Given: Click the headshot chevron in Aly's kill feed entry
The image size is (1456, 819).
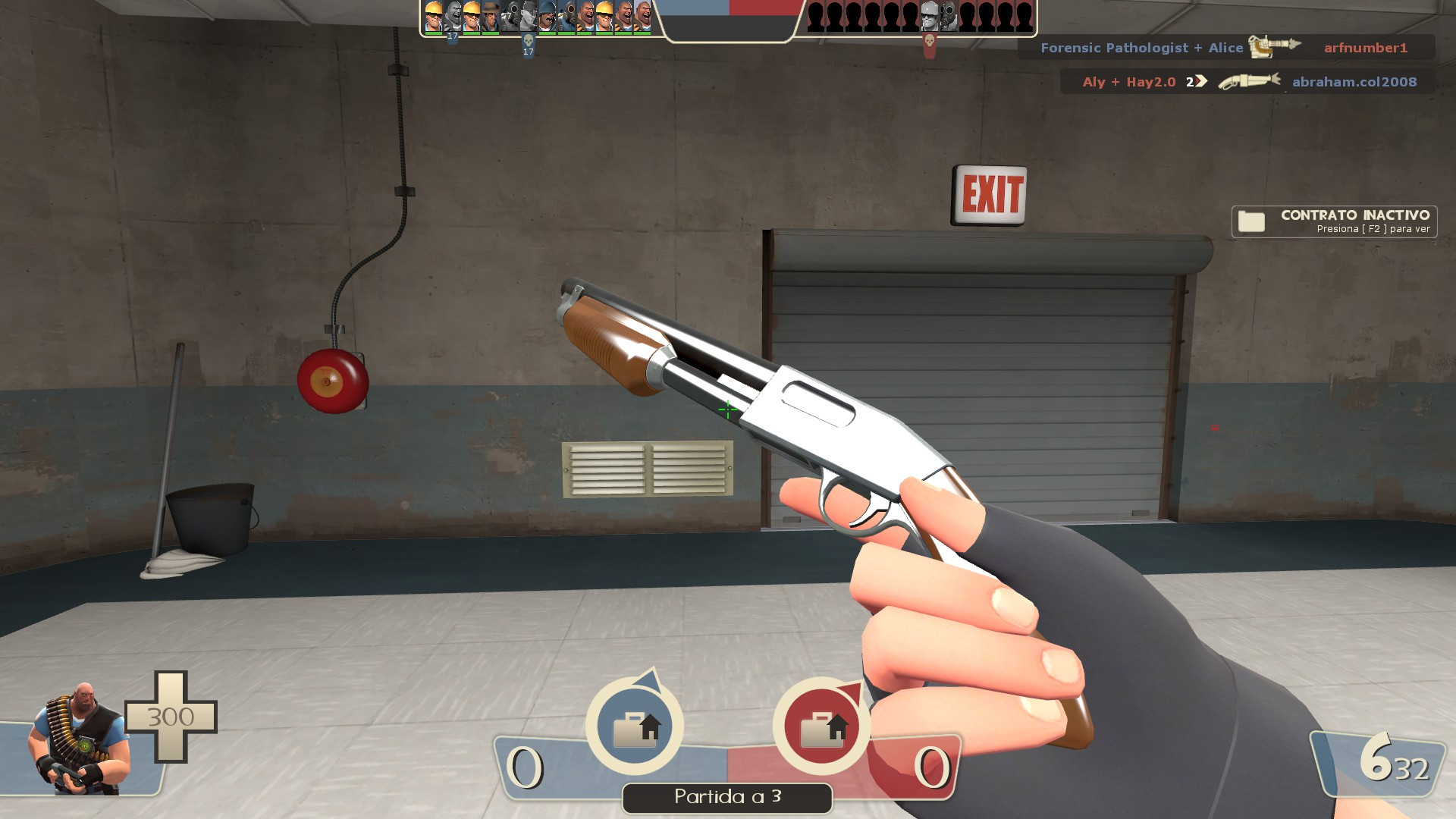Looking at the screenshot, I should tap(1200, 82).
